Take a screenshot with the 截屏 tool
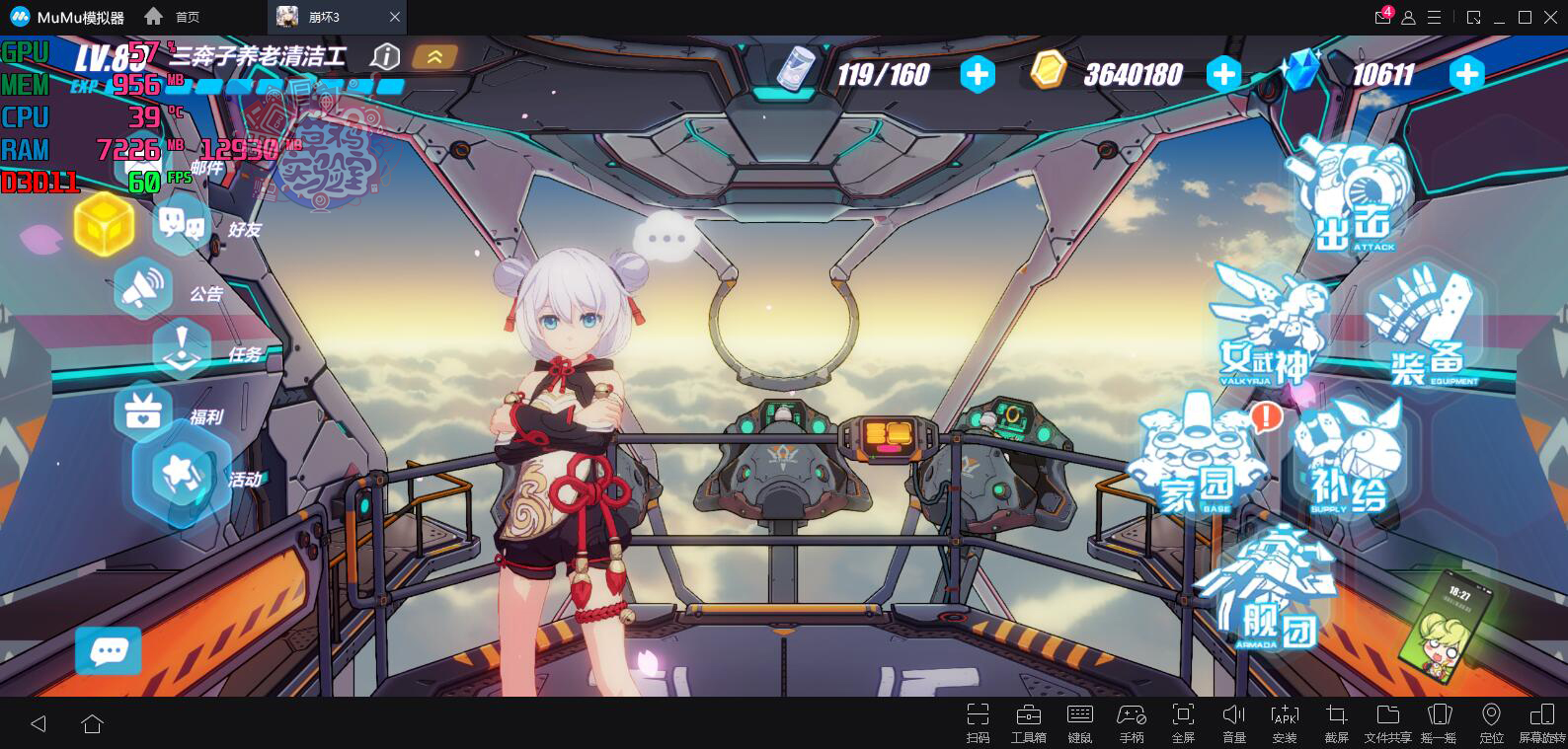Image resolution: width=1568 pixels, height=749 pixels. click(1337, 723)
